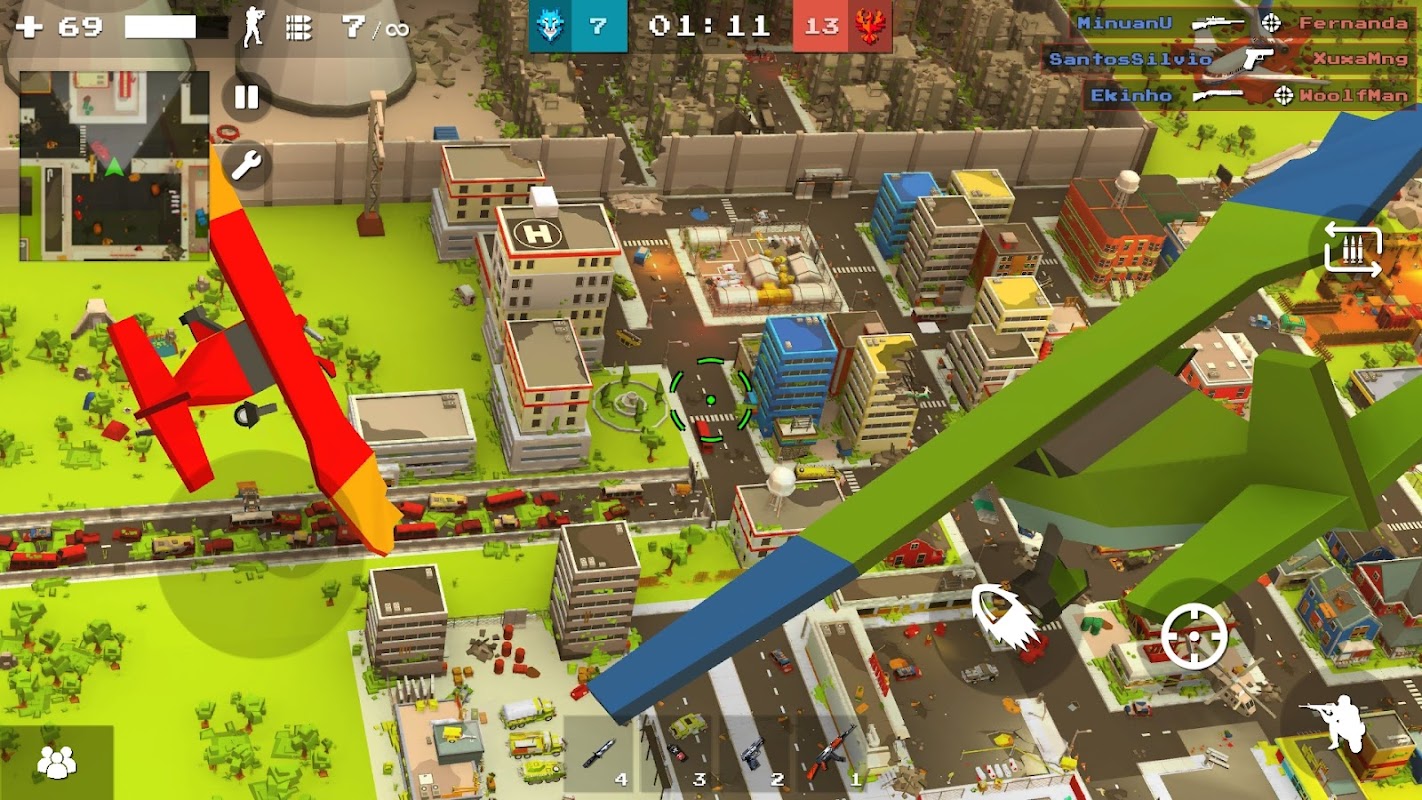
Task: Activate the white crosshair aim button
Action: pyautogui.click(x=1194, y=636)
